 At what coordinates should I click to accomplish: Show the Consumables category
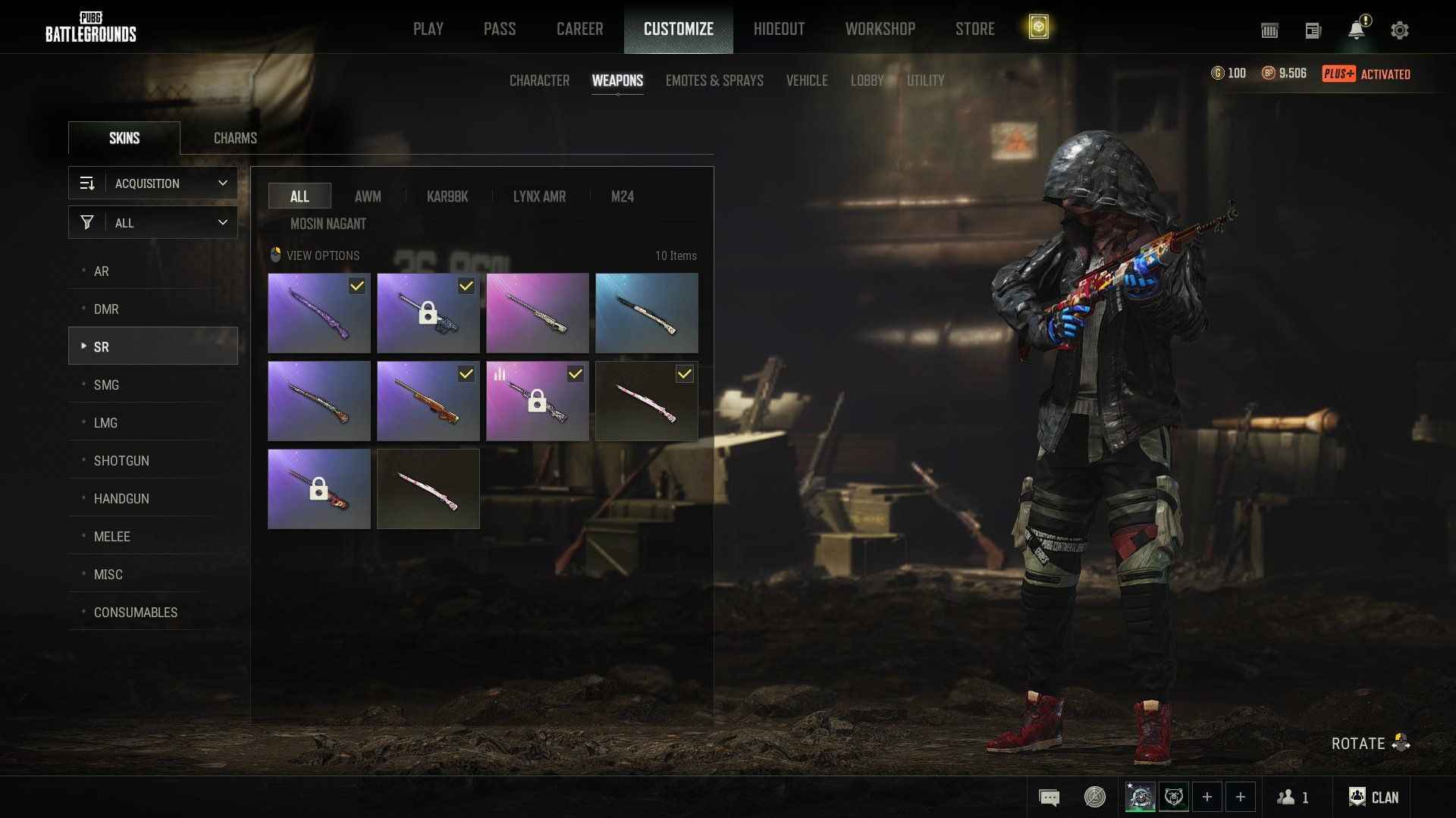pyautogui.click(x=136, y=613)
